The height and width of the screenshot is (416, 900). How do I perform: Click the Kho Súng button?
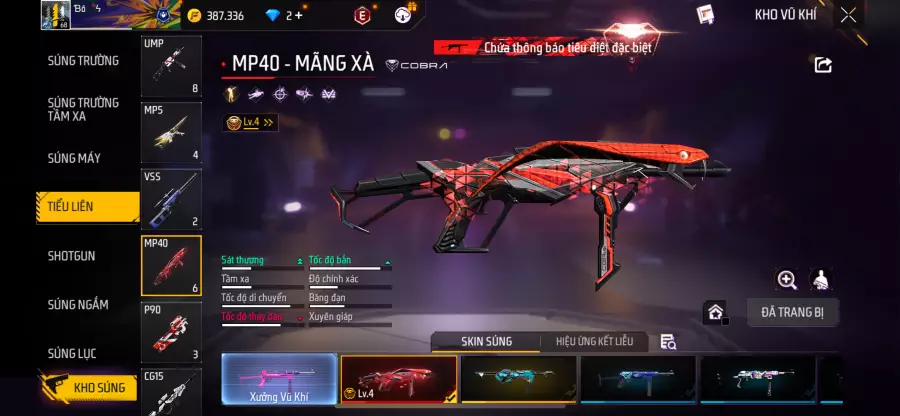88,388
